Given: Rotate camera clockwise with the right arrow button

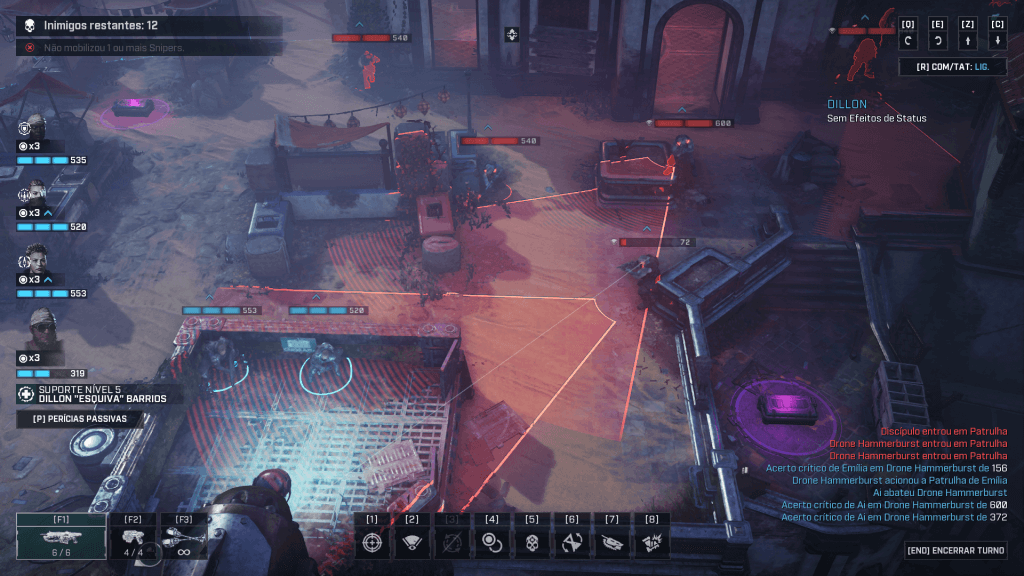Looking at the screenshot, I should (938, 41).
